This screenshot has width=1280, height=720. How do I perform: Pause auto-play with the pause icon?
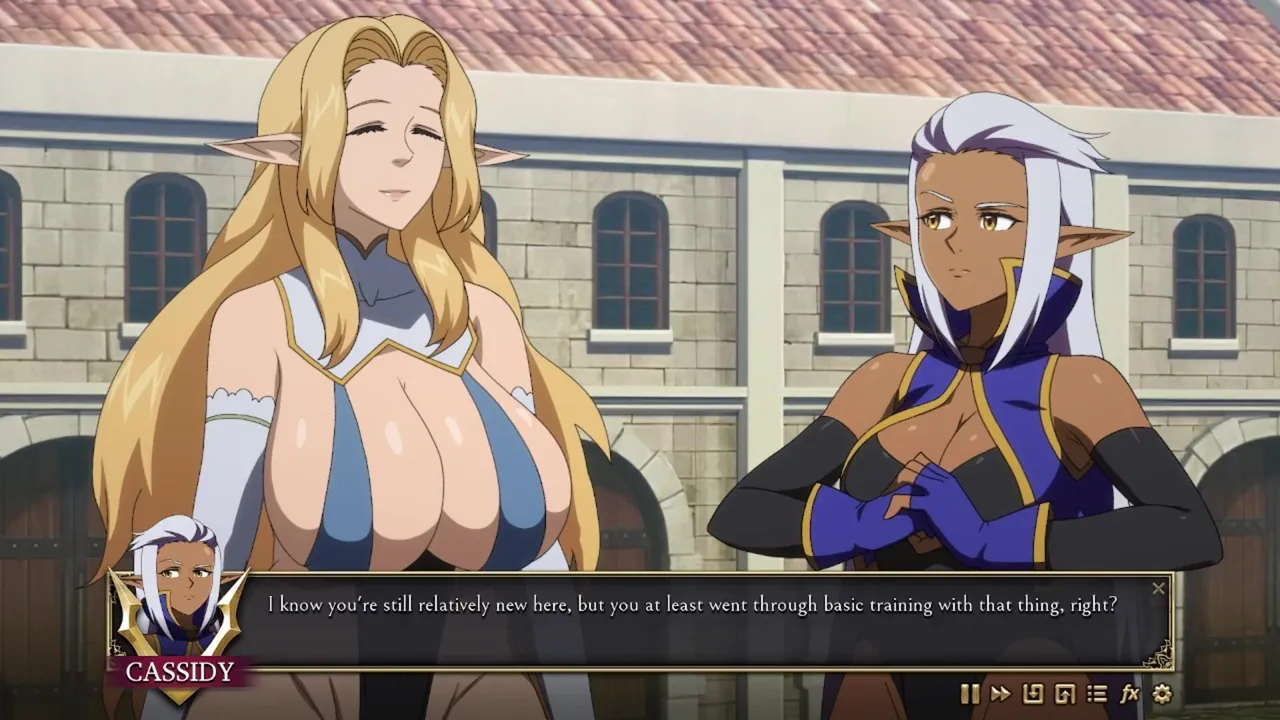click(969, 693)
